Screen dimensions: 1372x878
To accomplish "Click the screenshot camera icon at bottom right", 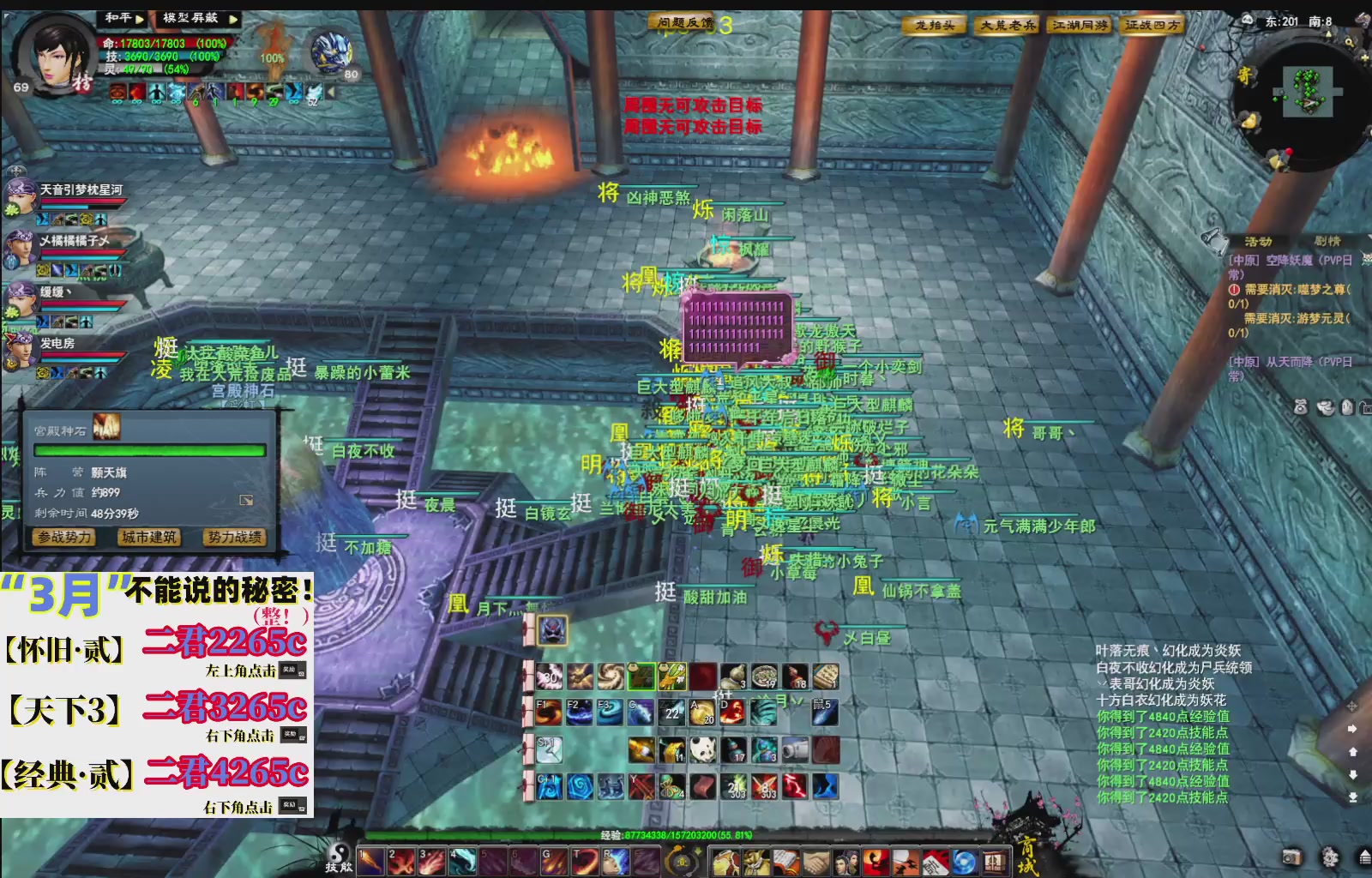I will coord(1292,857).
